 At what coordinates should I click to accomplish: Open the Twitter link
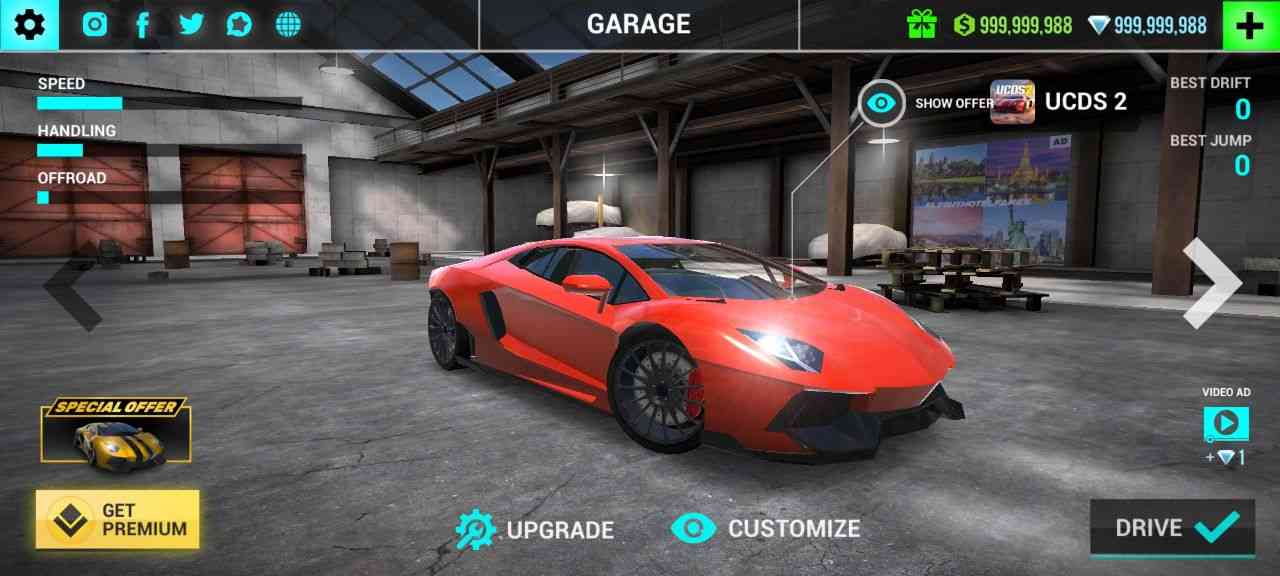pos(190,25)
